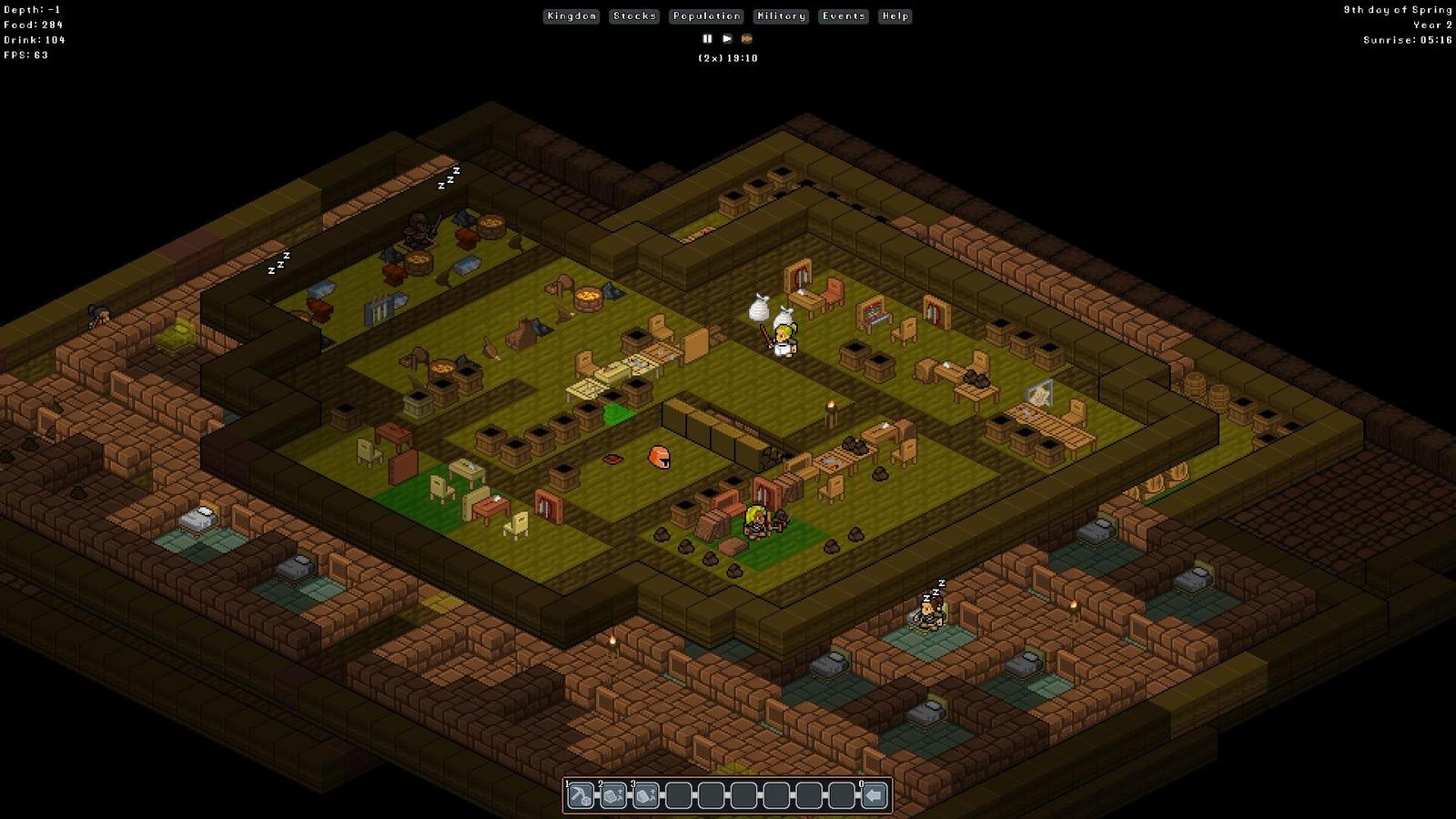Click the Help button
1456x819 pixels.
(x=895, y=16)
